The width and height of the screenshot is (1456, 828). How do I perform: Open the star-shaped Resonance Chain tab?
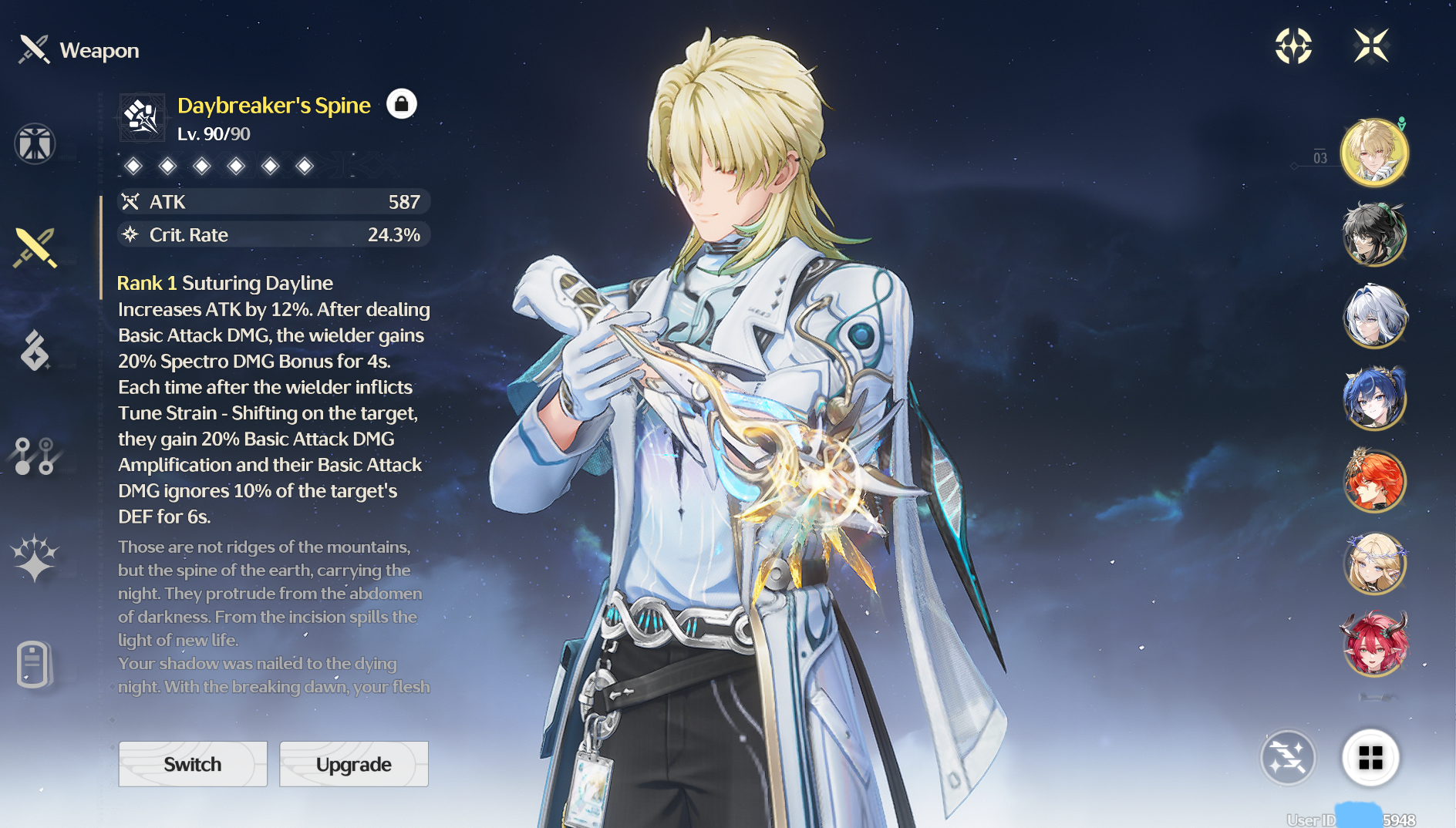click(35, 558)
